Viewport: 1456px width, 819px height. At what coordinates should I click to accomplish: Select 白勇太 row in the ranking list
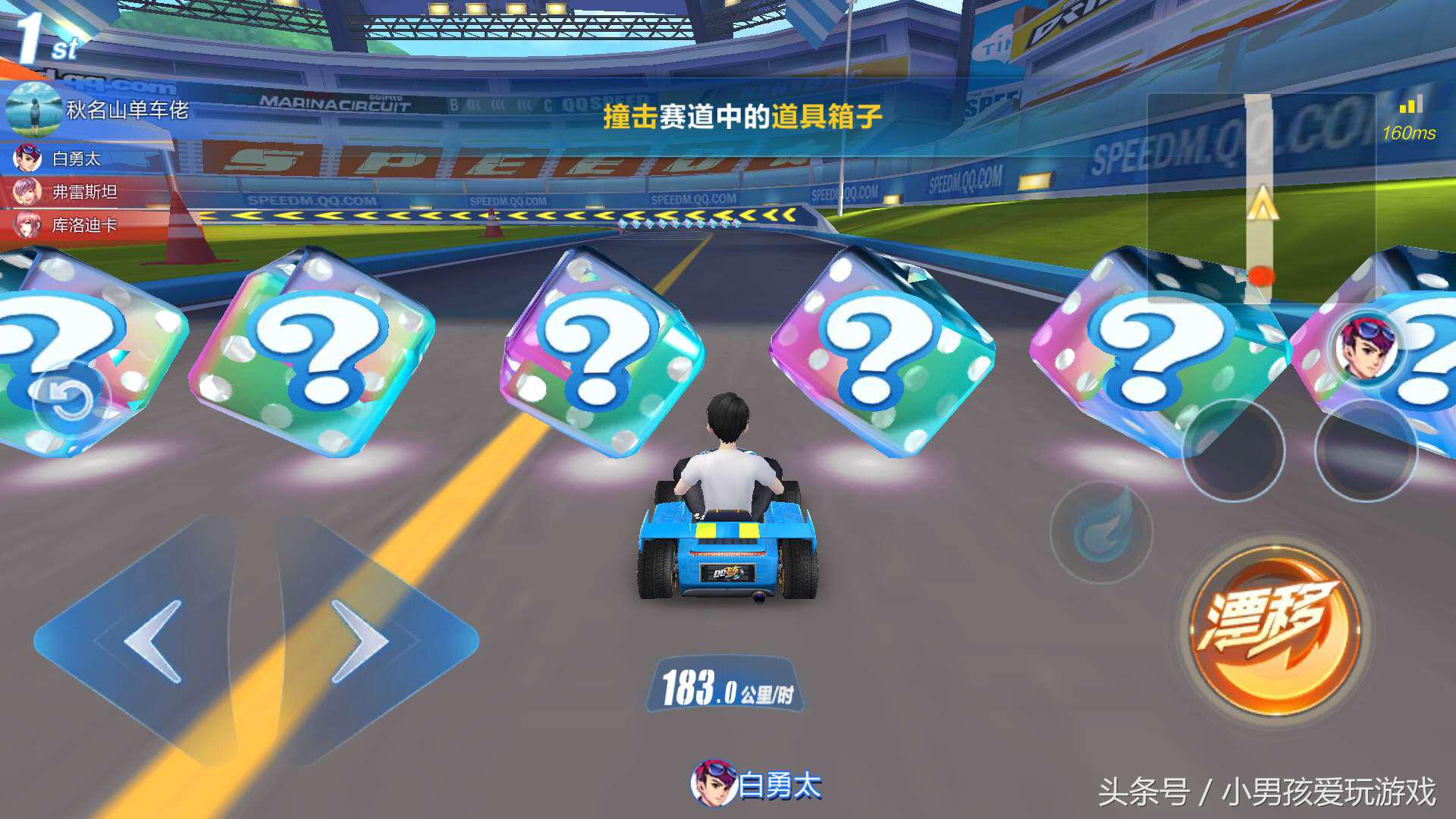pyautogui.click(x=76, y=159)
